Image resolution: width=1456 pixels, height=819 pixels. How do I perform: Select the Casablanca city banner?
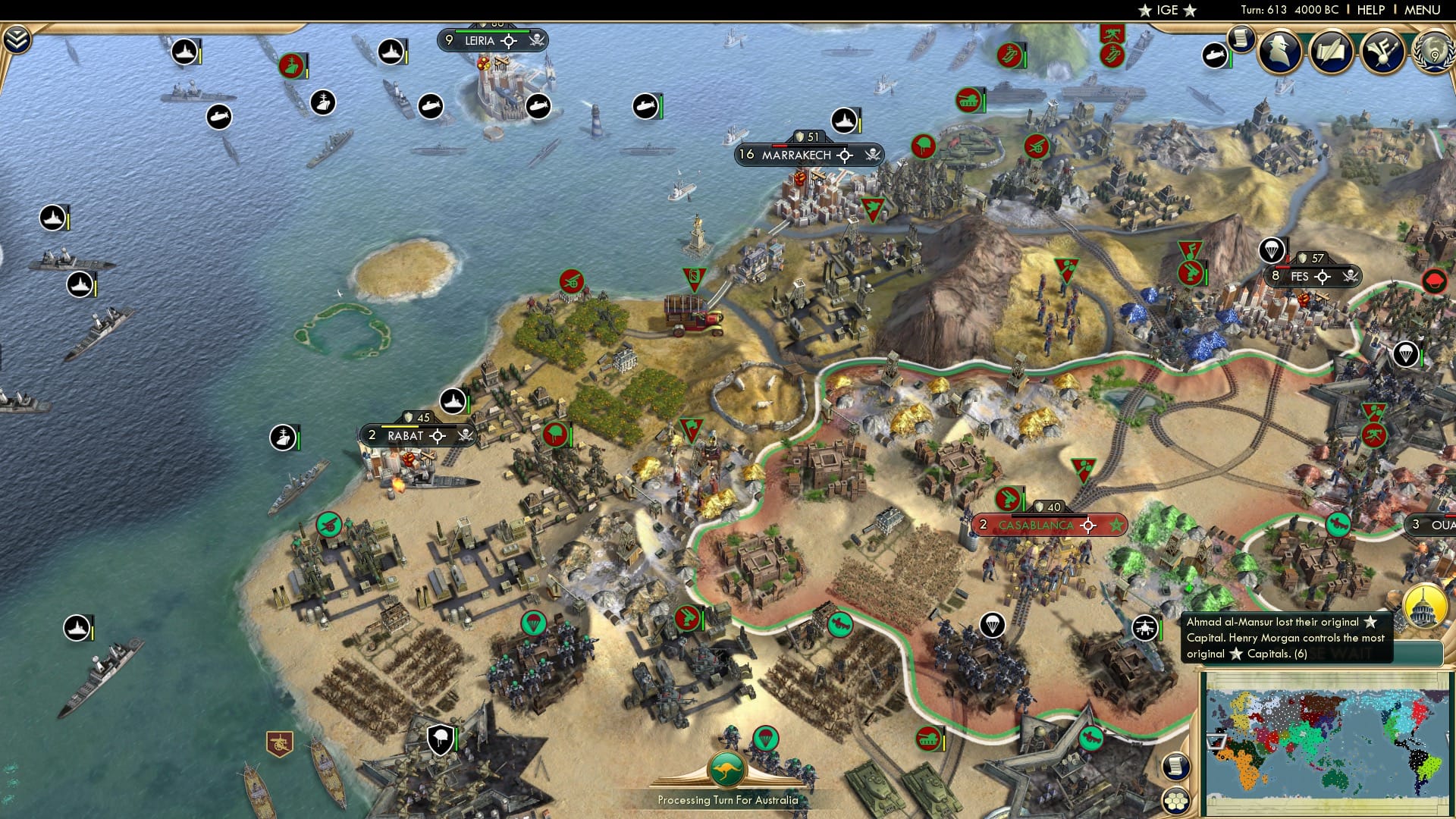click(x=1037, y=524)
